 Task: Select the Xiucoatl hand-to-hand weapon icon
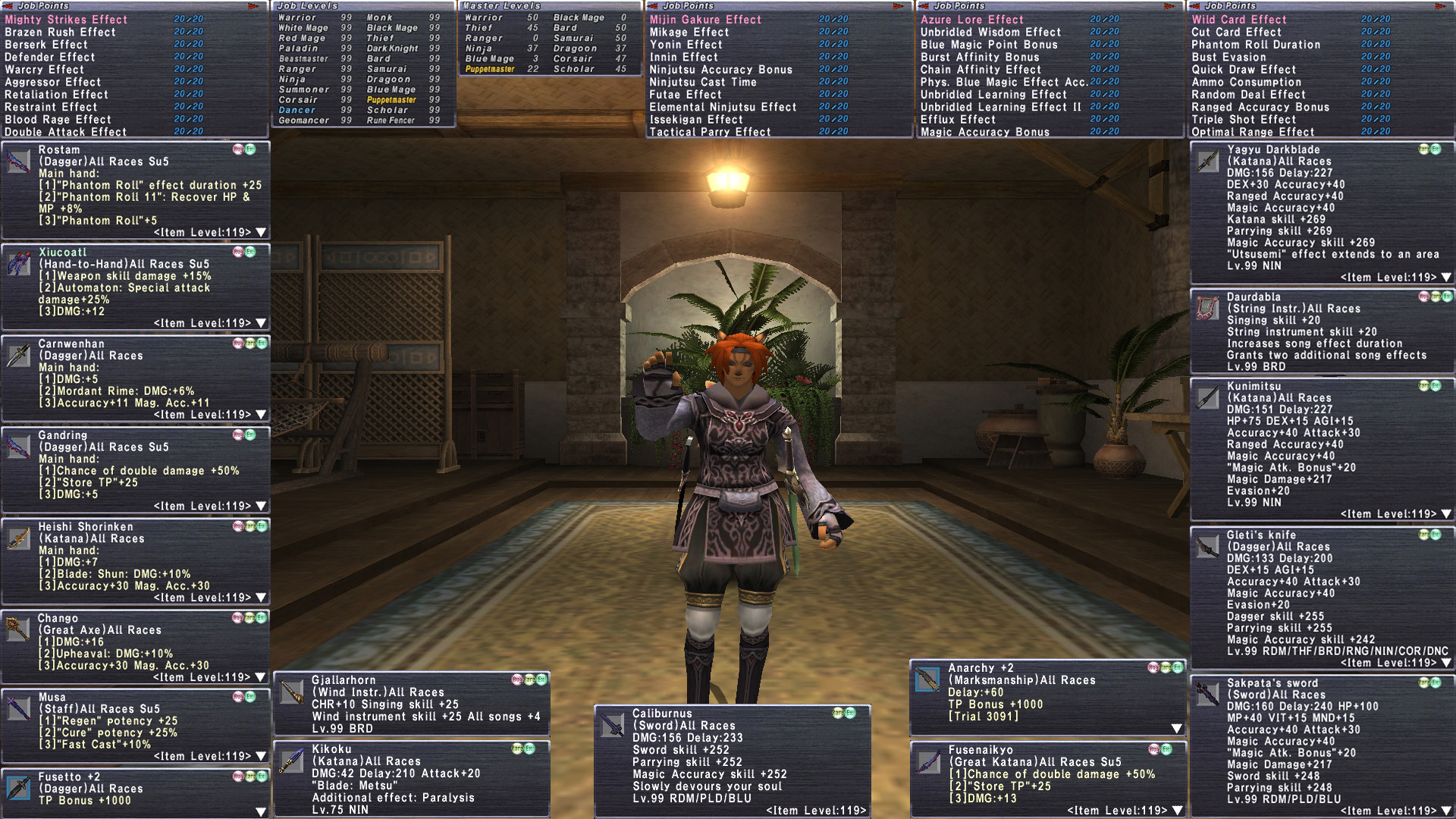[x=18, y=263]
